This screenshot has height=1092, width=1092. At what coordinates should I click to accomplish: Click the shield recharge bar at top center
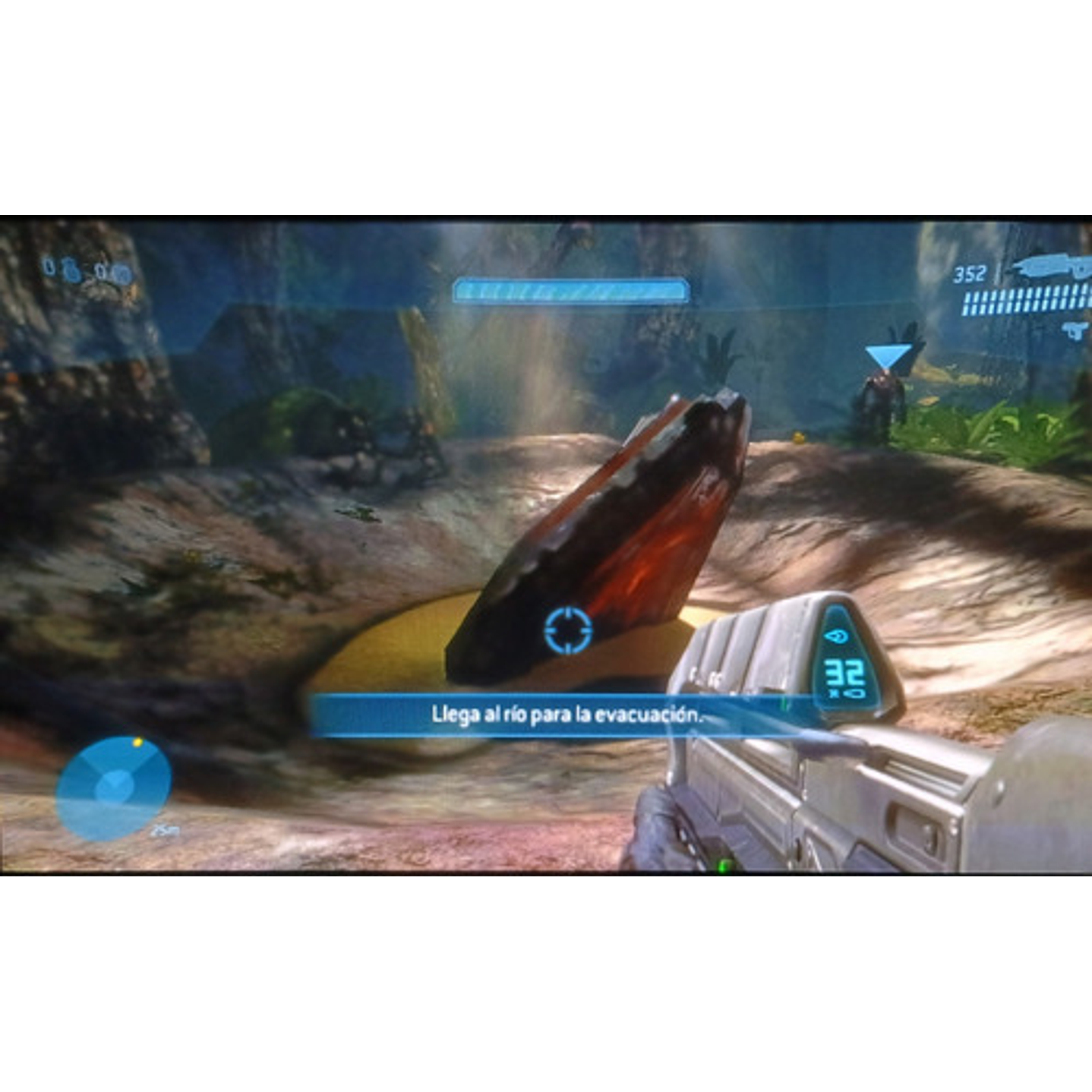[x=570, y=289]
